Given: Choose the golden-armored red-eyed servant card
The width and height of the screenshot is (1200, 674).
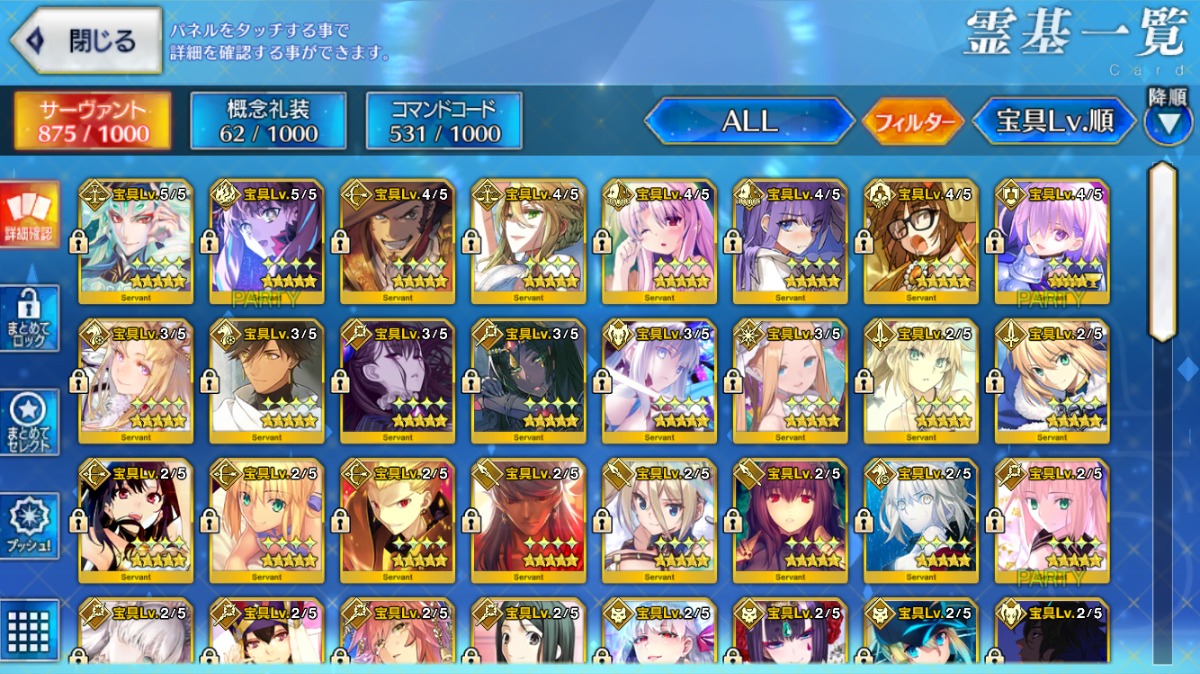Looking at the screenshot, I should pyautogui.click(x=397, y=520).
